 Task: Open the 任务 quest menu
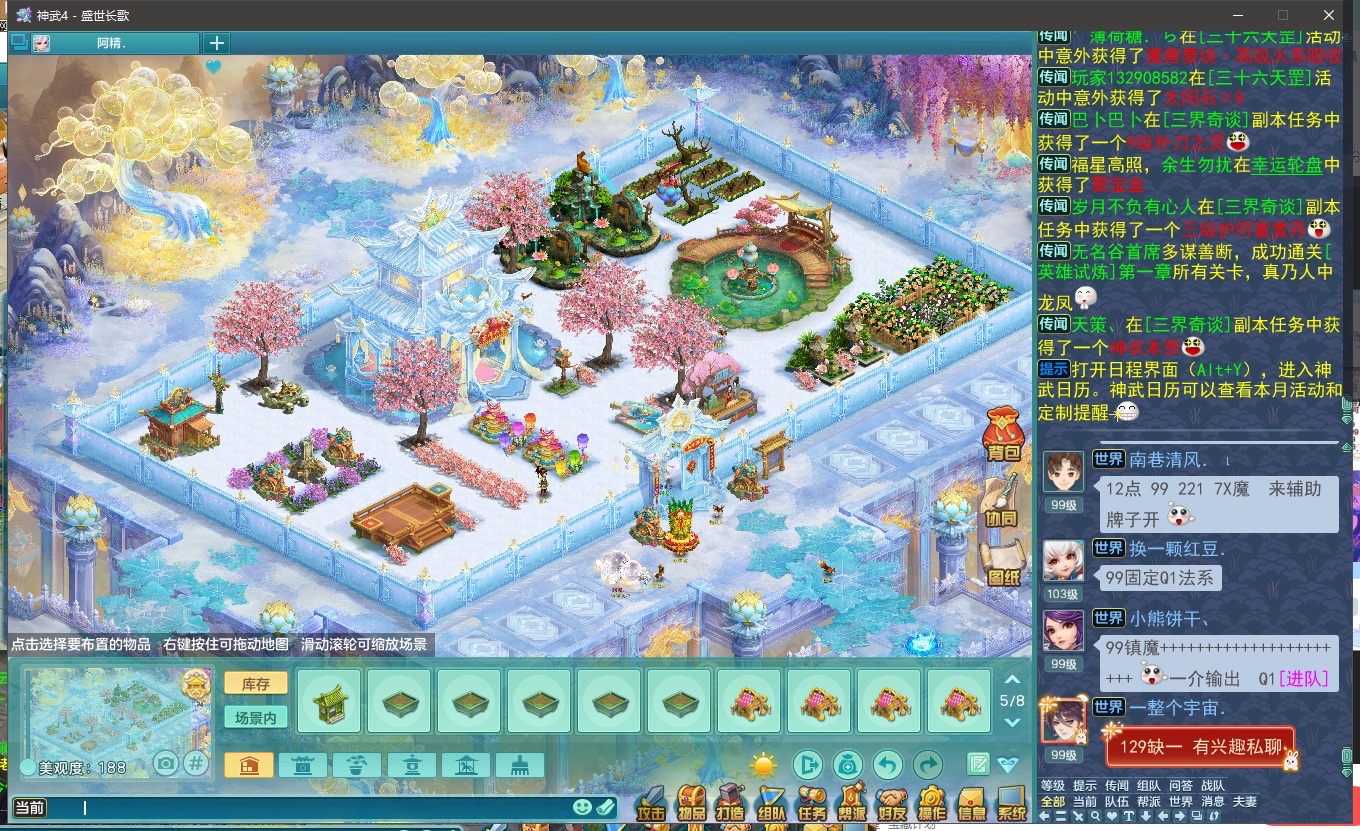(811, 803)
